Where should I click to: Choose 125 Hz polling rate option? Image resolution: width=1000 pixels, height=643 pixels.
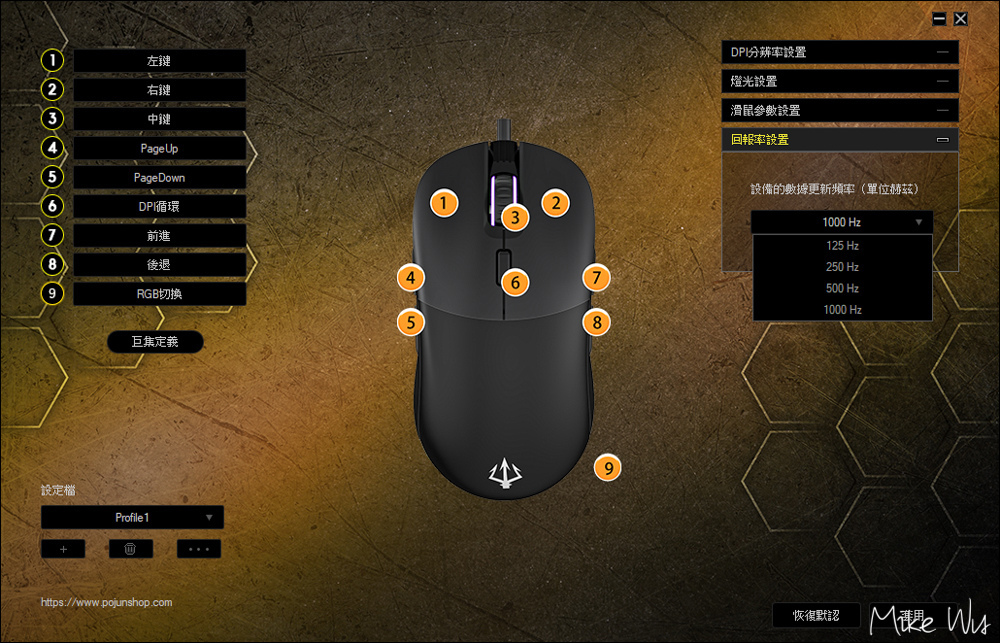[x=842, y=245]
